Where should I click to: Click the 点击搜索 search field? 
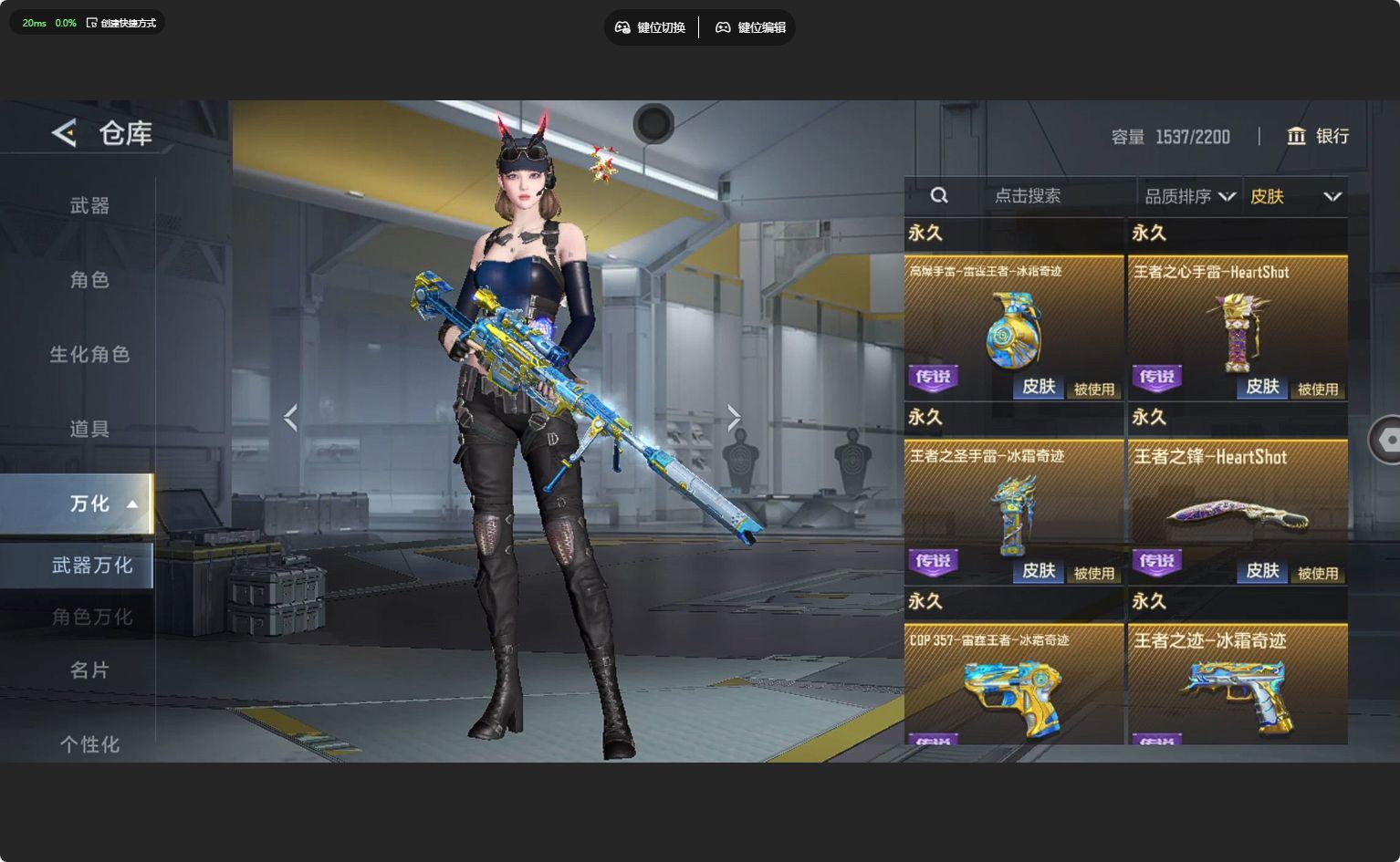click(1027, 196)
